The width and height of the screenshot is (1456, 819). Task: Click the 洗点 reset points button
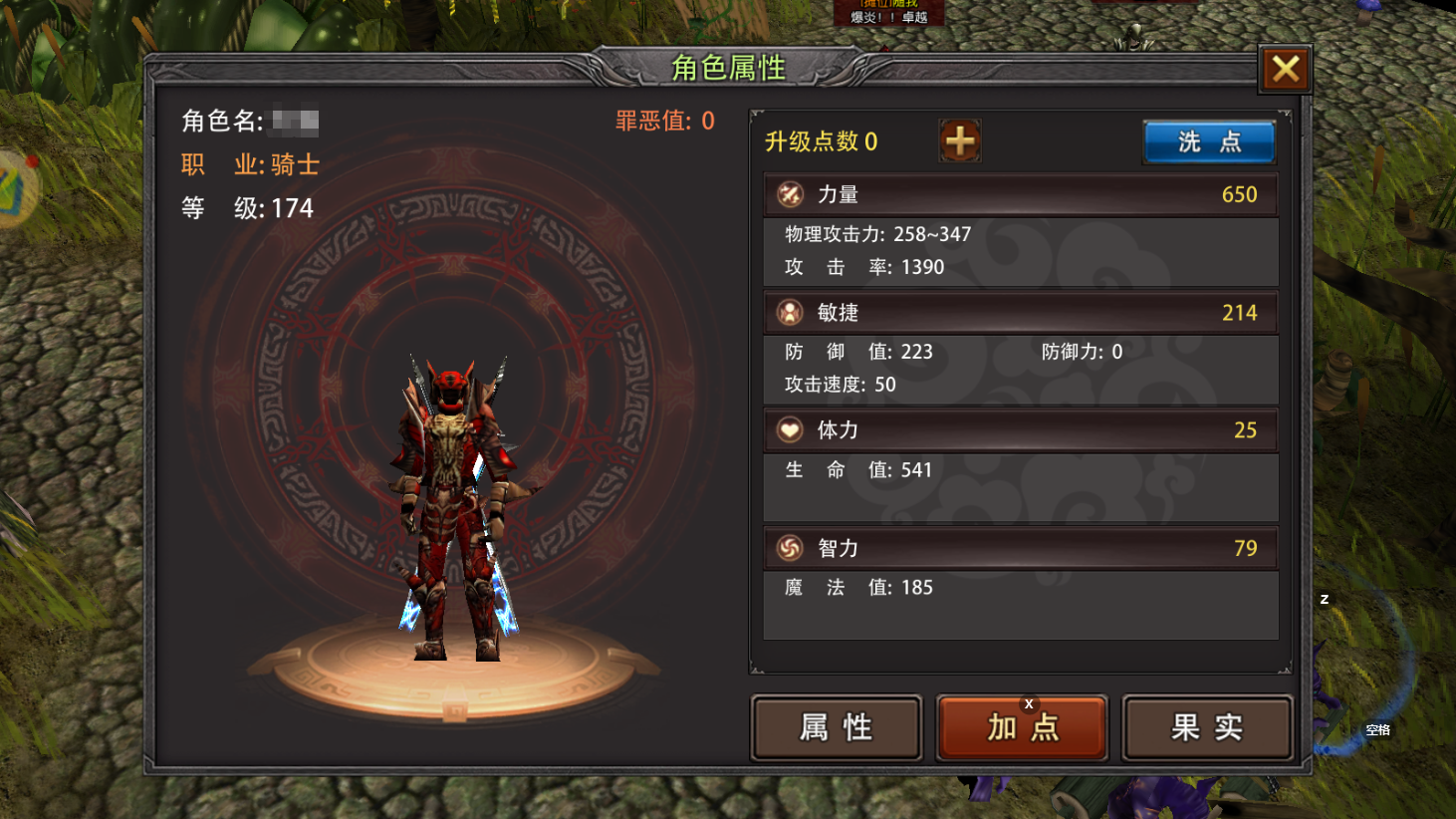(x=1209, y=141)
